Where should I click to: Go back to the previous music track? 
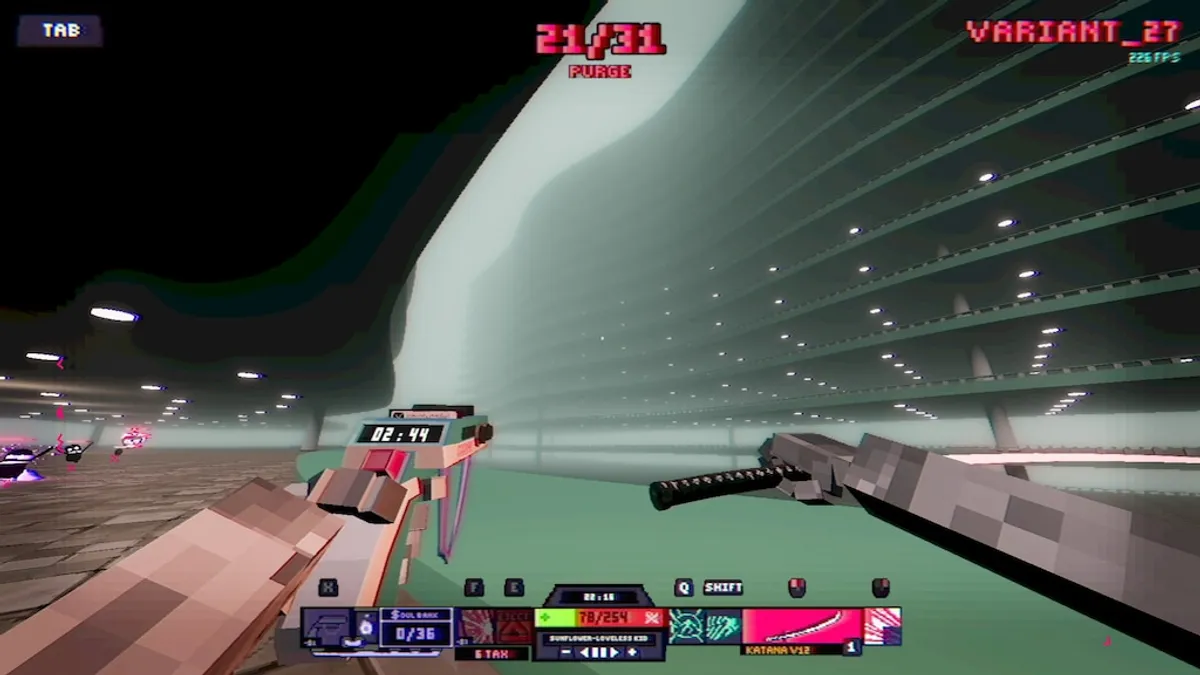[x=583, y=653]
